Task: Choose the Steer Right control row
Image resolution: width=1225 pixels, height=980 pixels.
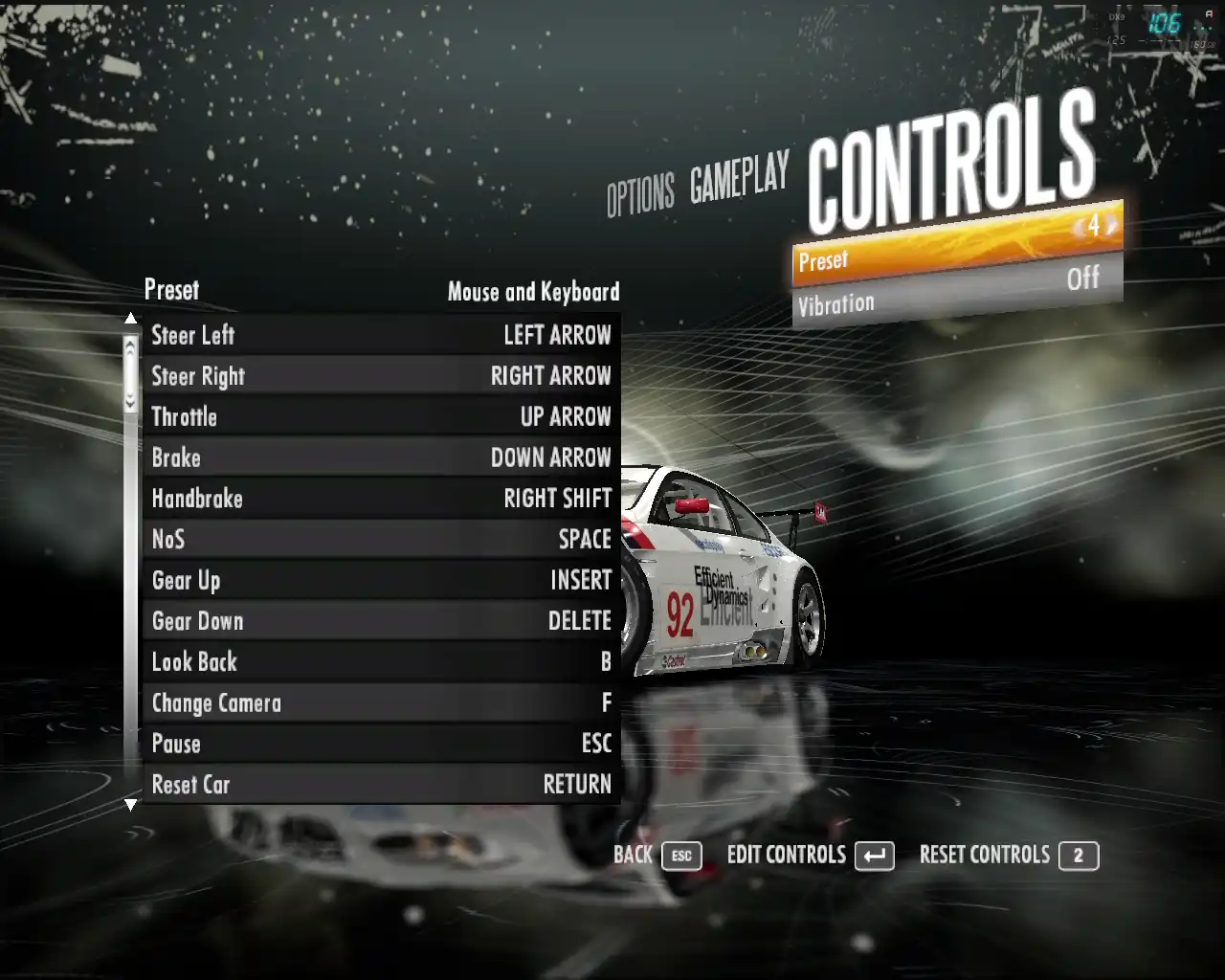Action: (x=381, y=376)
